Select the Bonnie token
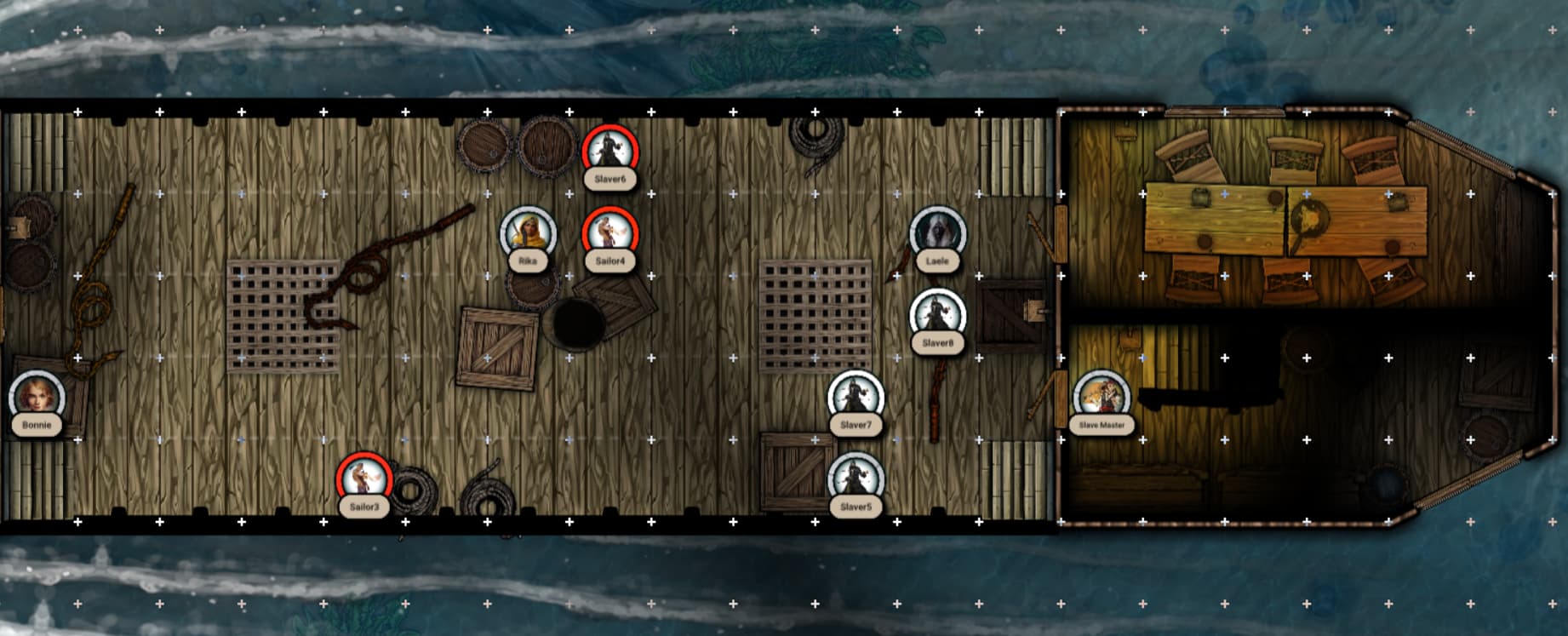The image size is (1568, 636). point(37,398)
